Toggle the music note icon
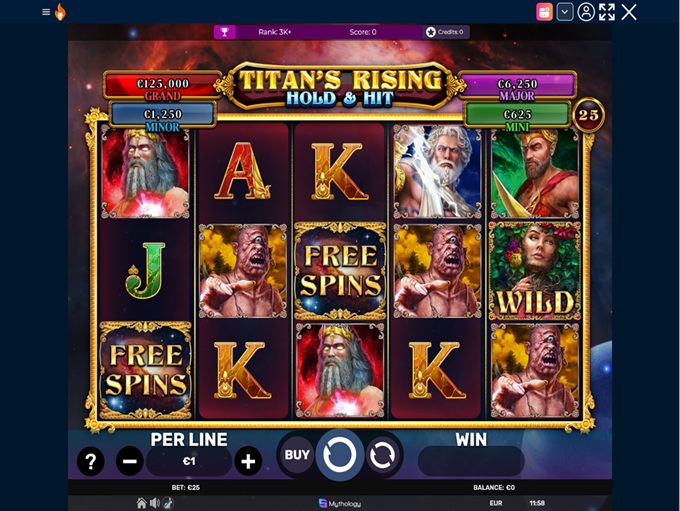Viewport: 680px width, 511px height. (167, 503)
